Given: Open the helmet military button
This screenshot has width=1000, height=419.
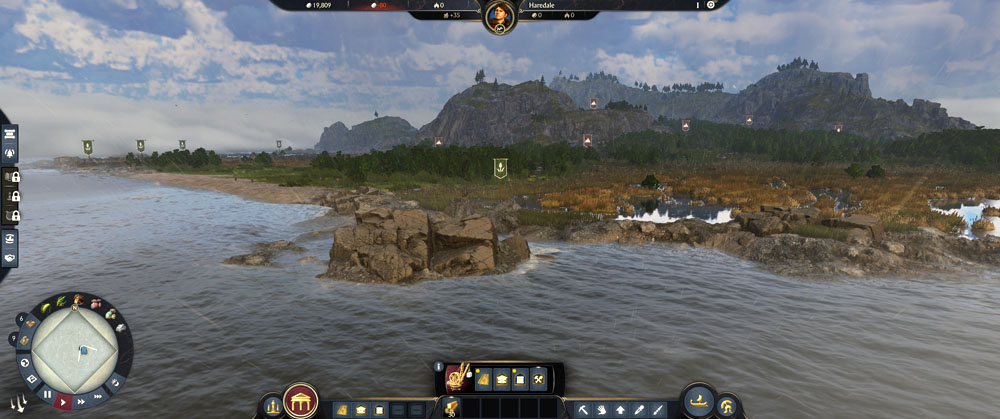Looking at the screenshot, I should pos(727,407).
